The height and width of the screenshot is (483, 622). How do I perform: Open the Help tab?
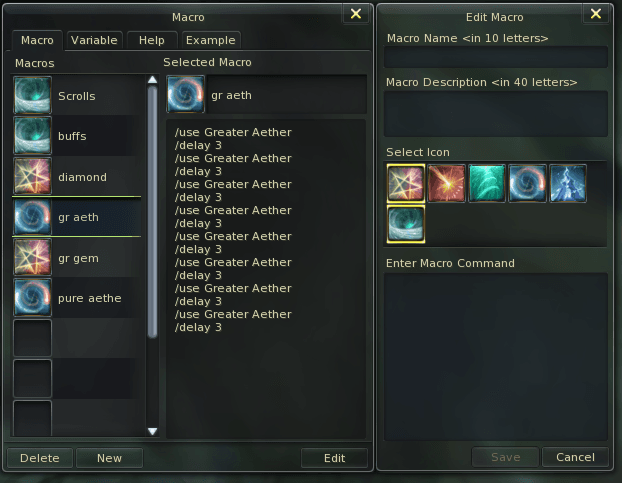152,40
